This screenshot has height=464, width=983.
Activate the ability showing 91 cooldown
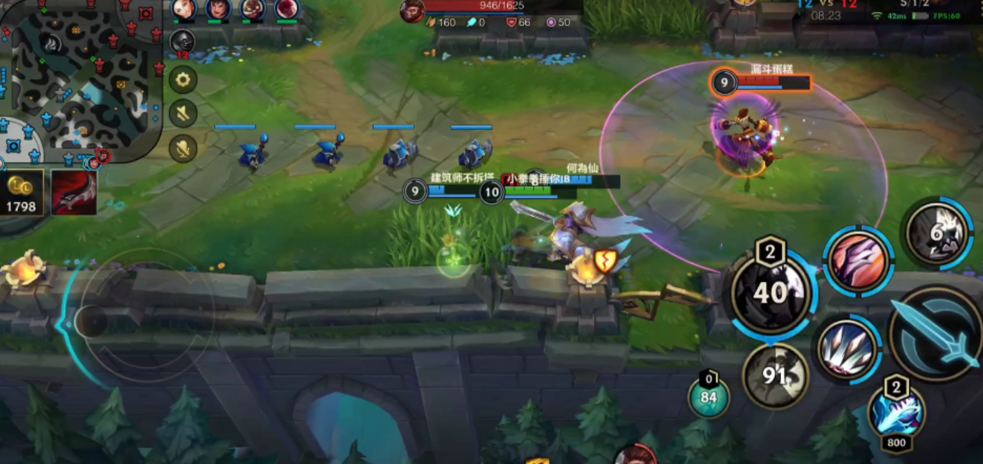tap(775, 377)
